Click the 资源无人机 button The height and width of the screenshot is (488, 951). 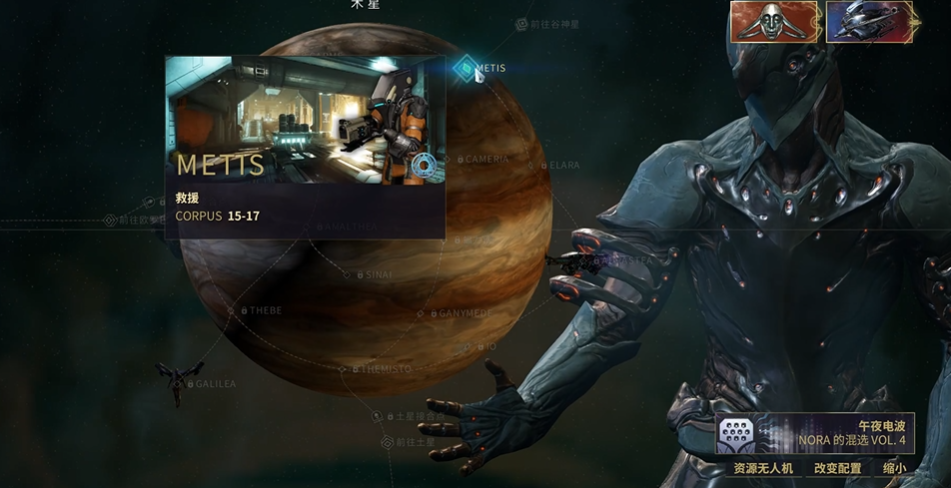(x=763, y=468)
